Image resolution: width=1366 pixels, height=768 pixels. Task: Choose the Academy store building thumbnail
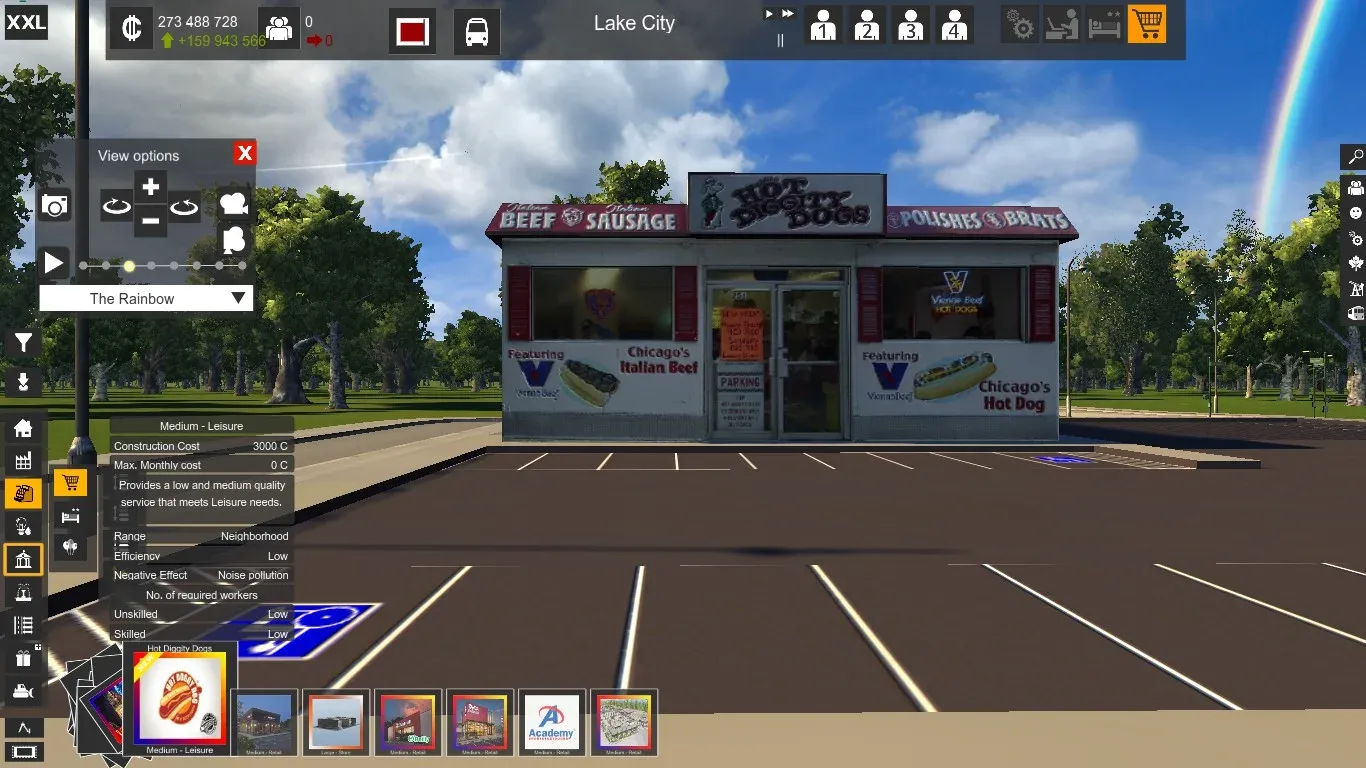click(x=552, y=722)
